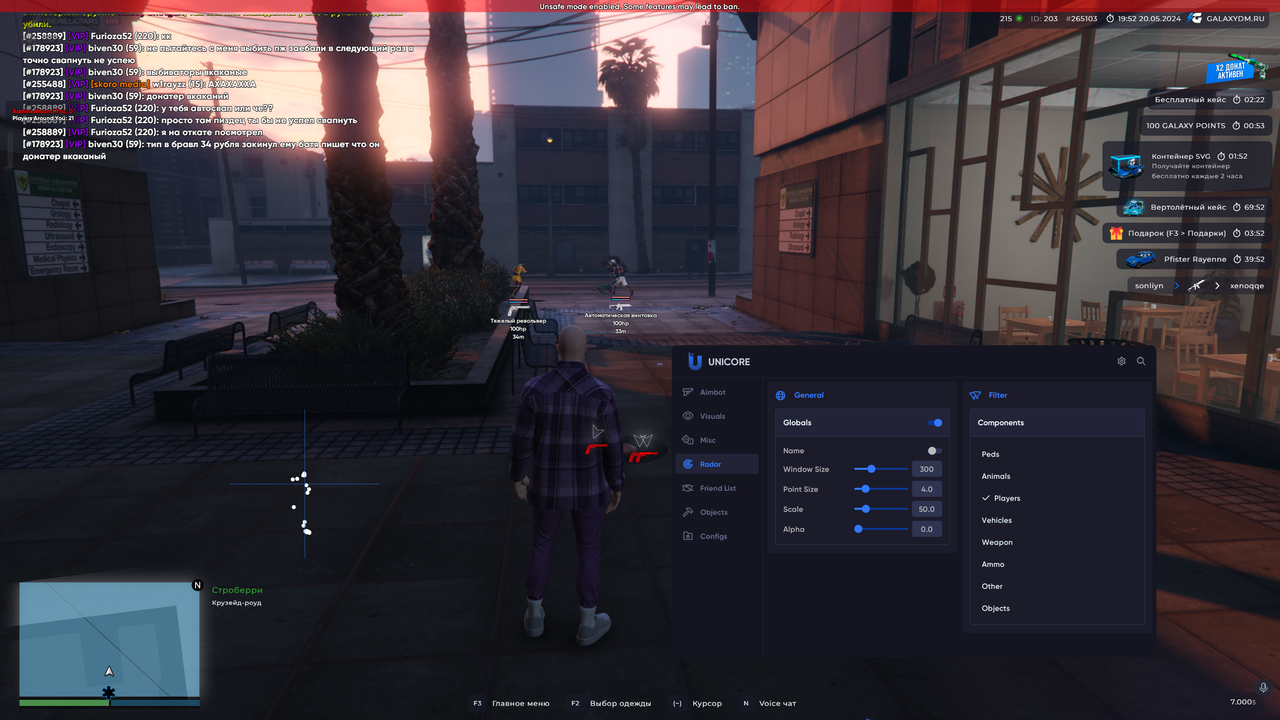Viewport: 1280px width, 720px height.
Task: Adjust the Point Size slider
Action: click(x=880, y=489)
